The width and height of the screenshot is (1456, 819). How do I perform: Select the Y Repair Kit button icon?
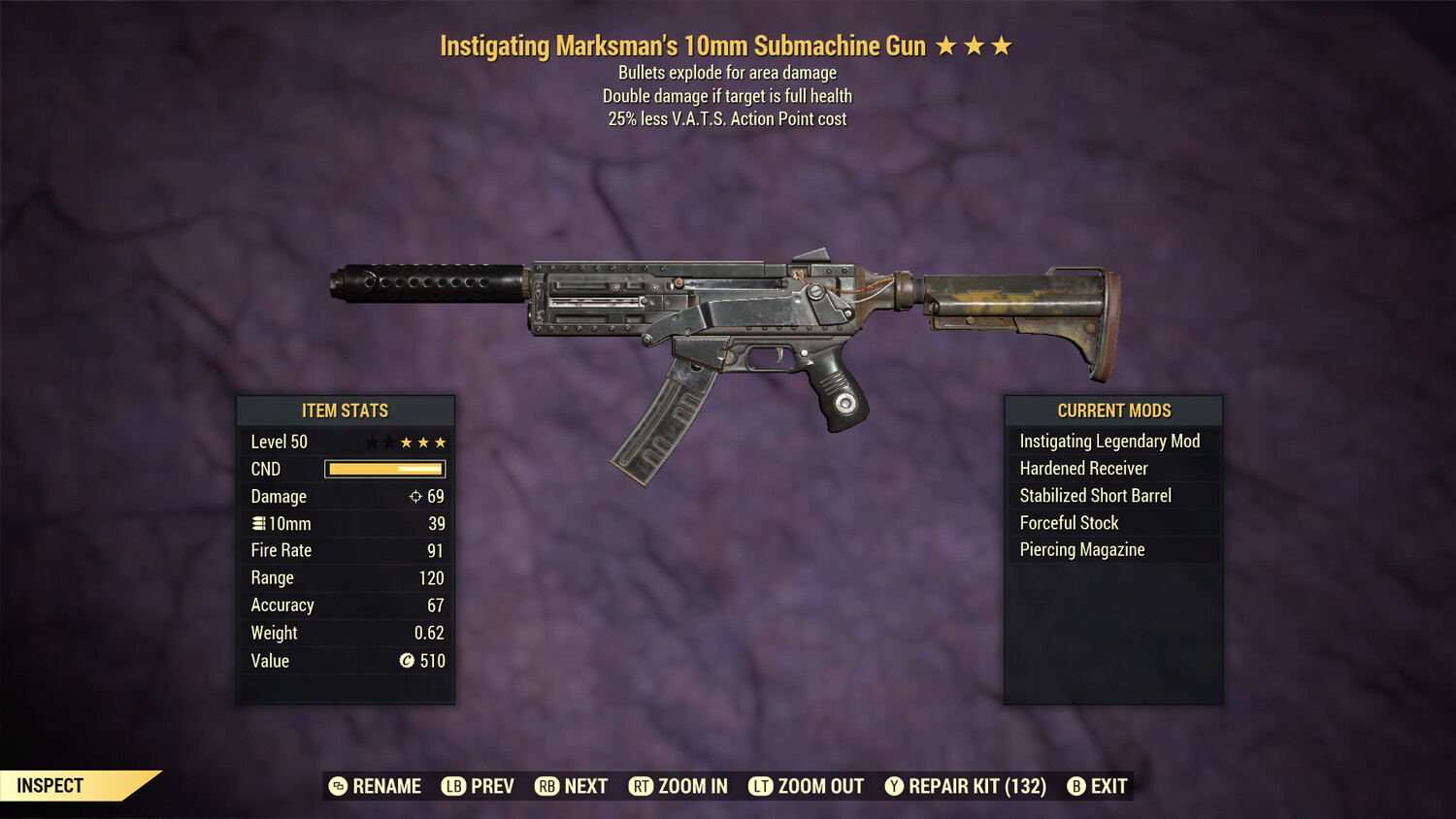(894, 786)
